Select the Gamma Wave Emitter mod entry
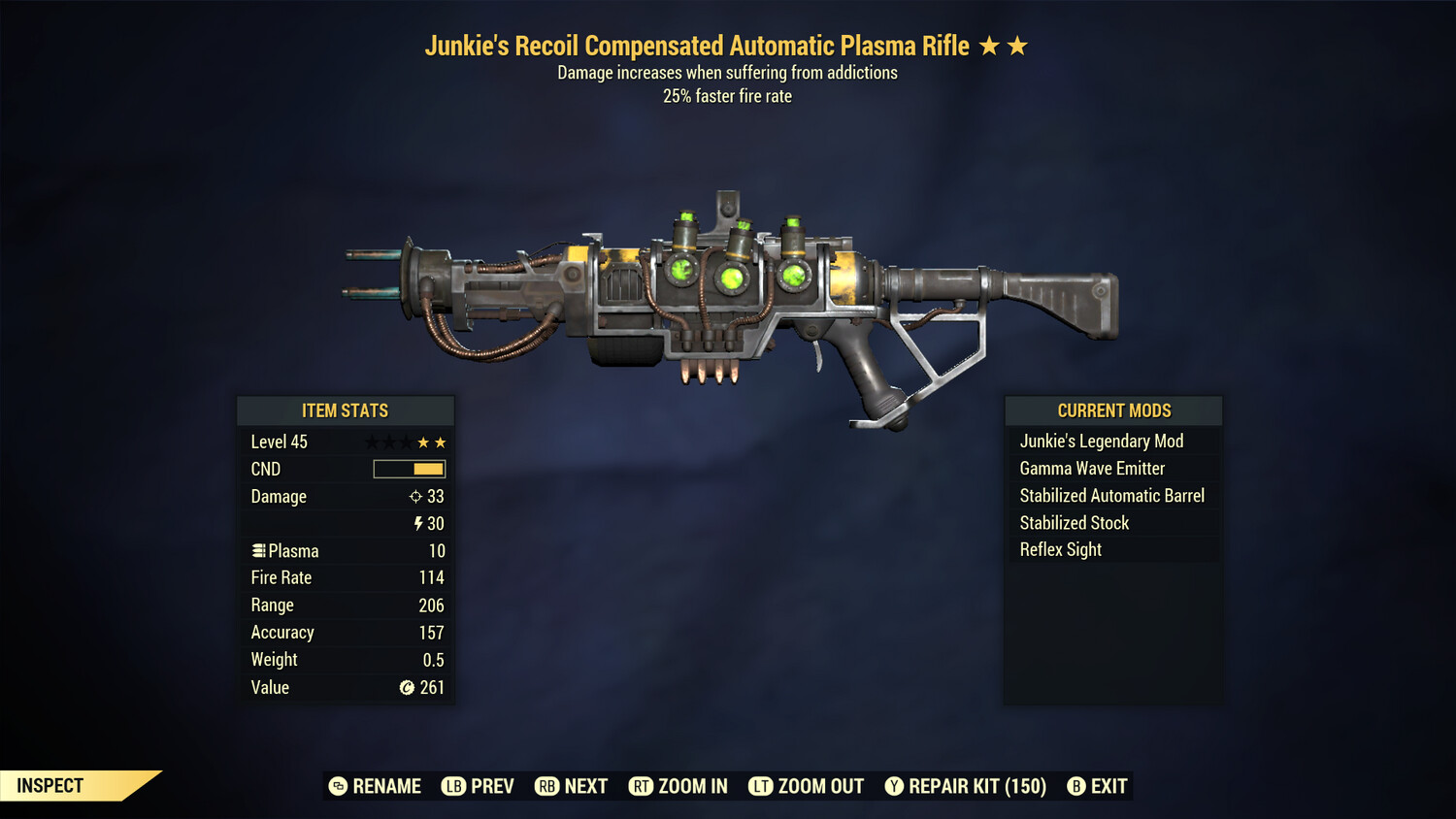The height and width of the screenshot is (819, 1456). coord(1092,468)
